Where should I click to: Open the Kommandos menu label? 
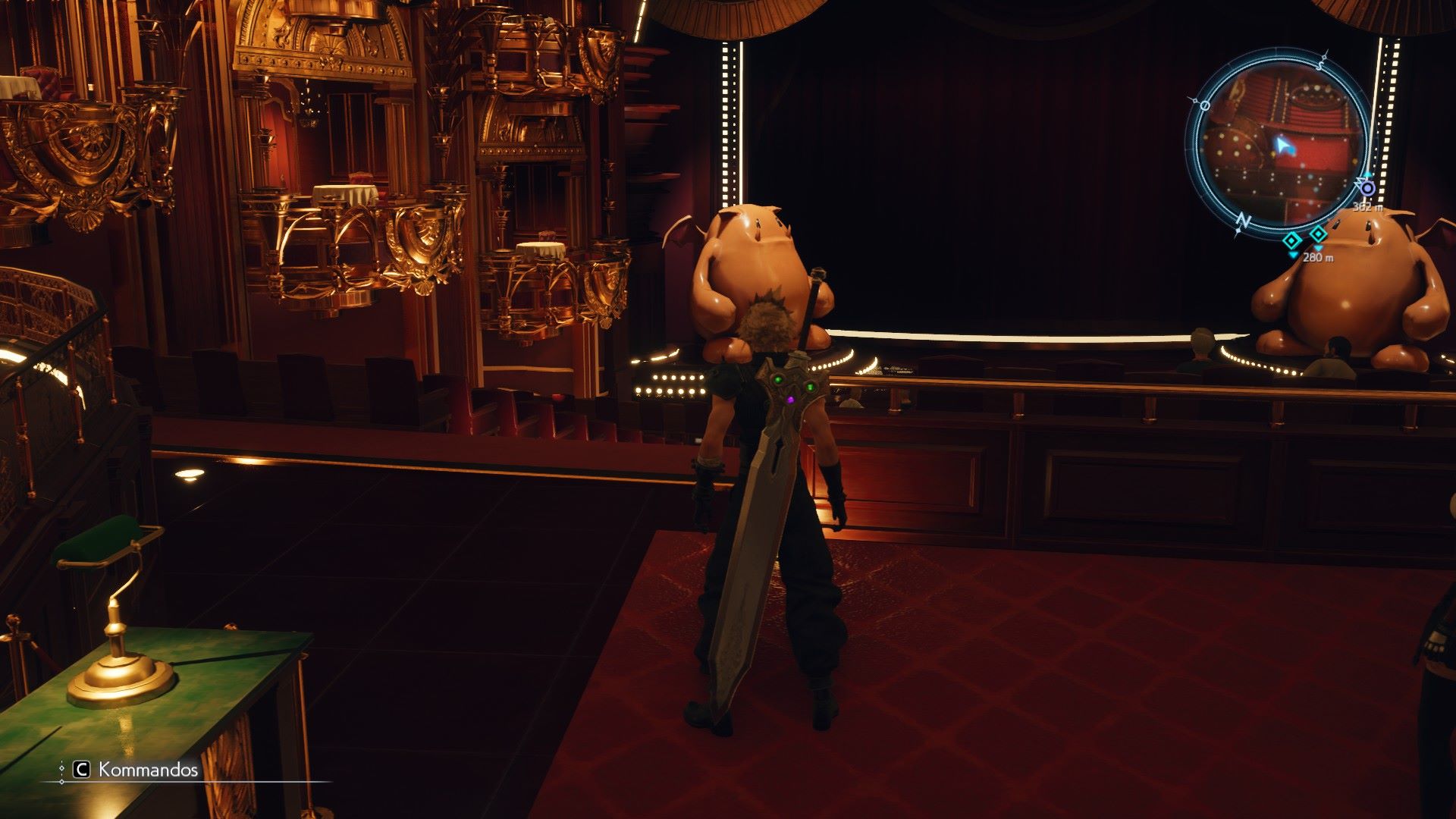(148, 770)
